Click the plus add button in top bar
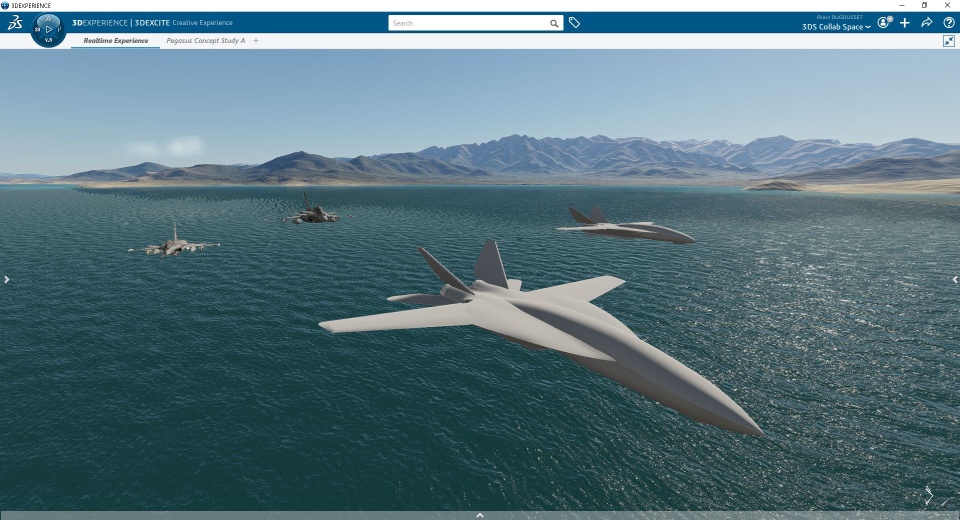Screen dimensions: 960x520 (x=905, y=23)
